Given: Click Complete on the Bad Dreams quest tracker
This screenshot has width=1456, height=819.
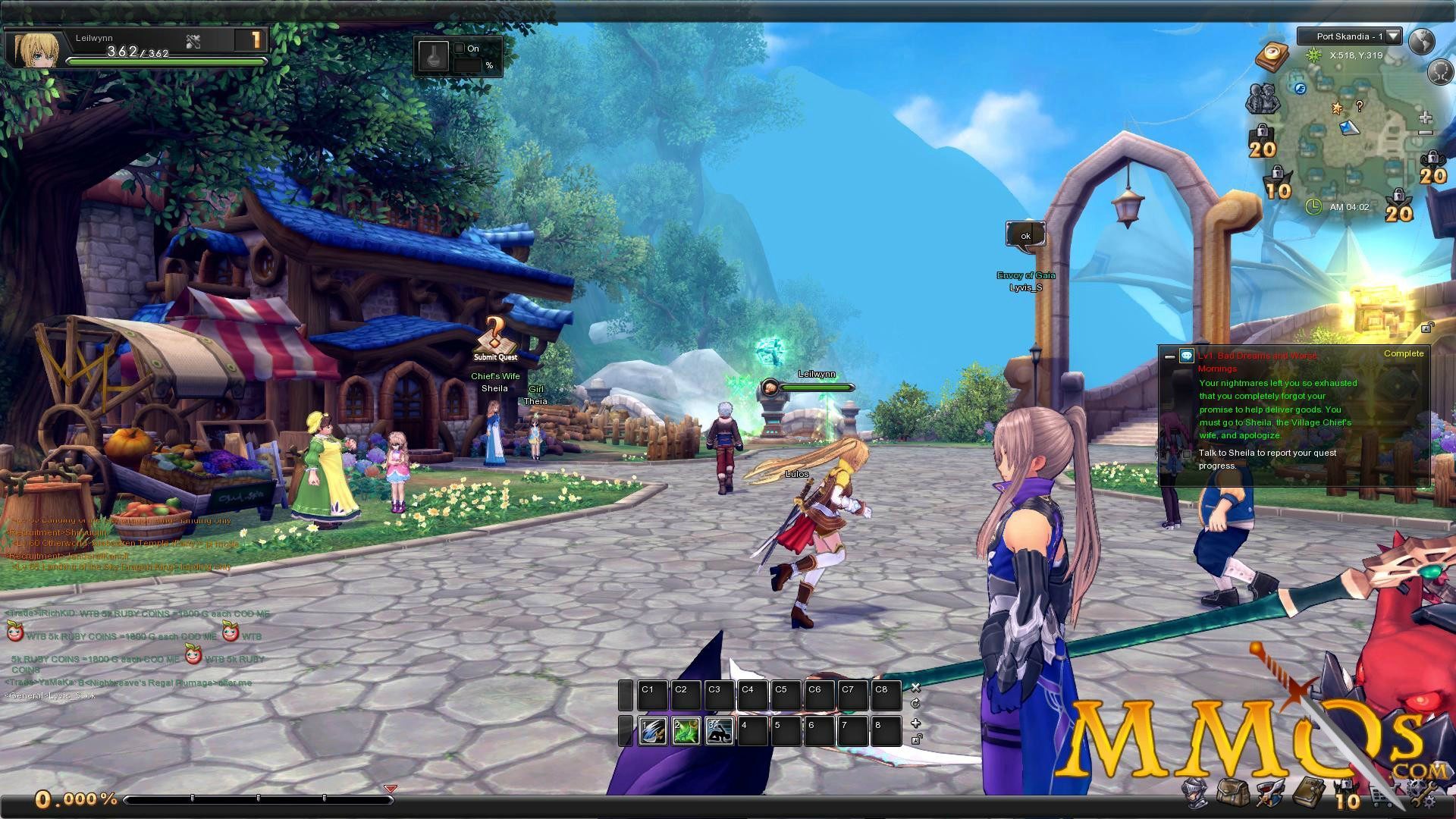Looking at the screenshot, I should [1403, 353].
